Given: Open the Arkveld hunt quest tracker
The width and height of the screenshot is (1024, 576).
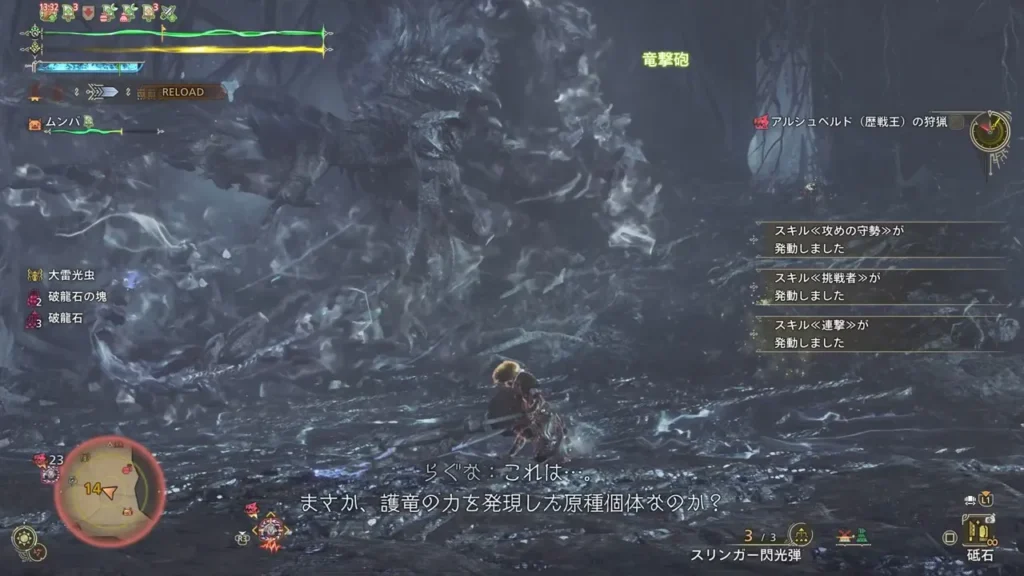Looking at the screenshot, I should click(x=850, y=122).
